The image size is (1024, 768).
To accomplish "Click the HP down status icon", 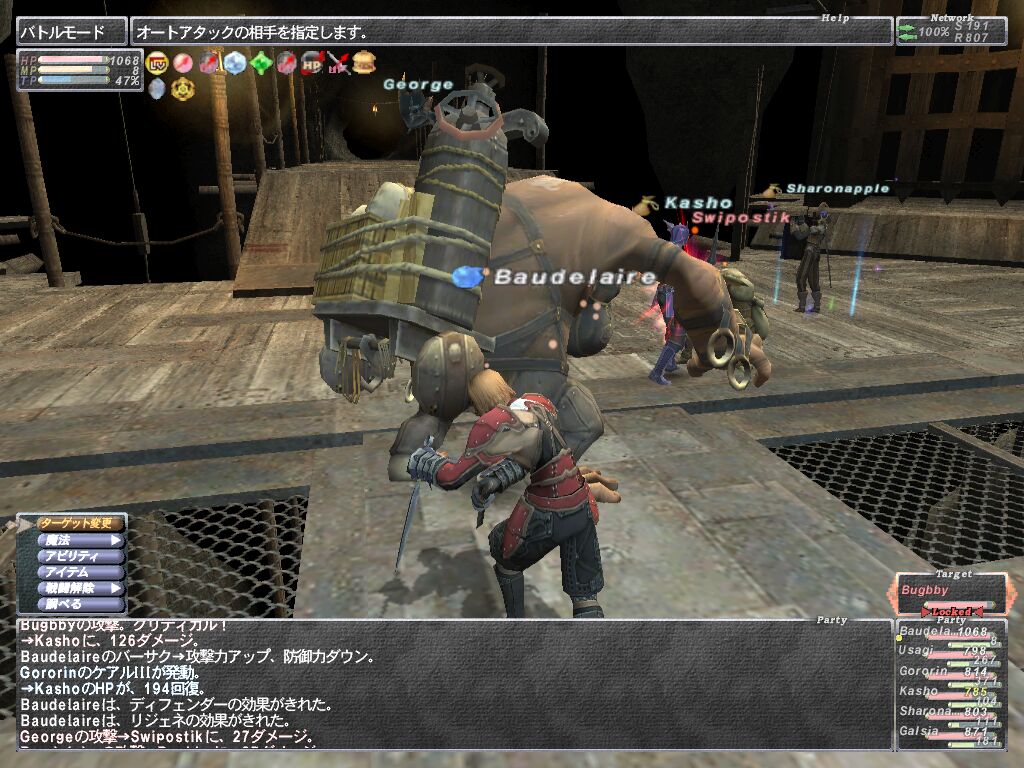I will coord(313,63).
